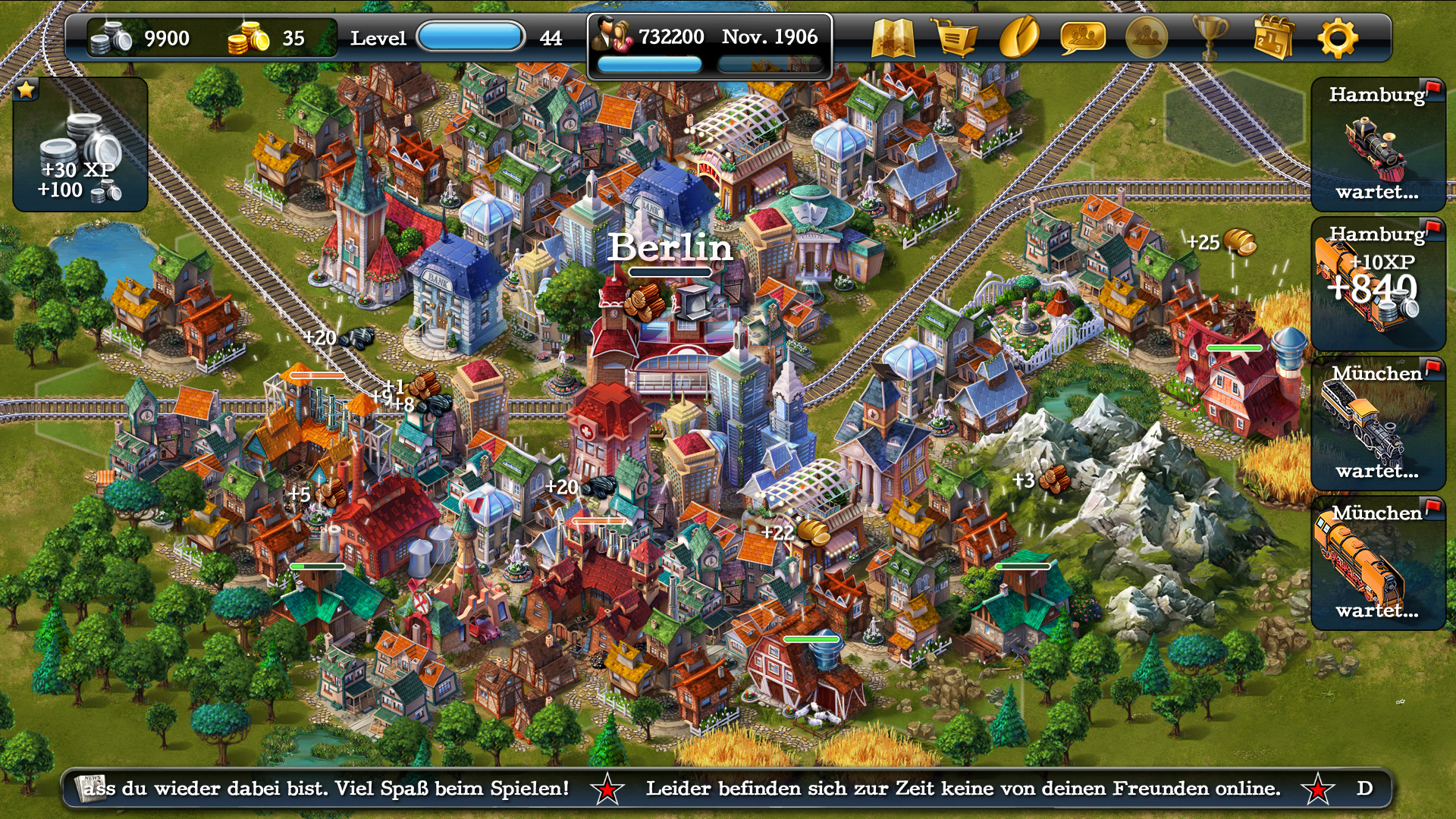Select the black München steam train card

pos(1378,424)
